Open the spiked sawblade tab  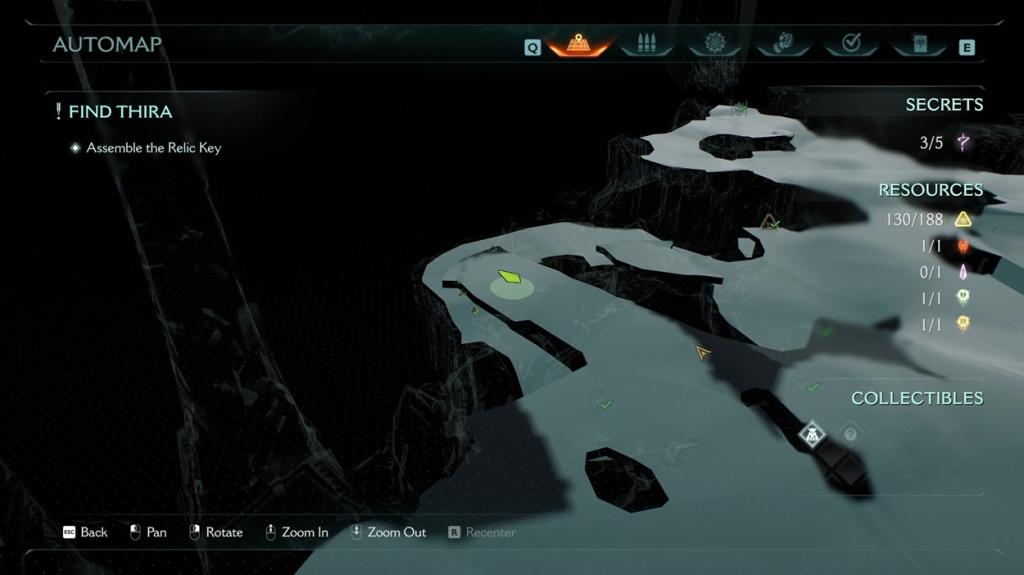coord(713,44)
